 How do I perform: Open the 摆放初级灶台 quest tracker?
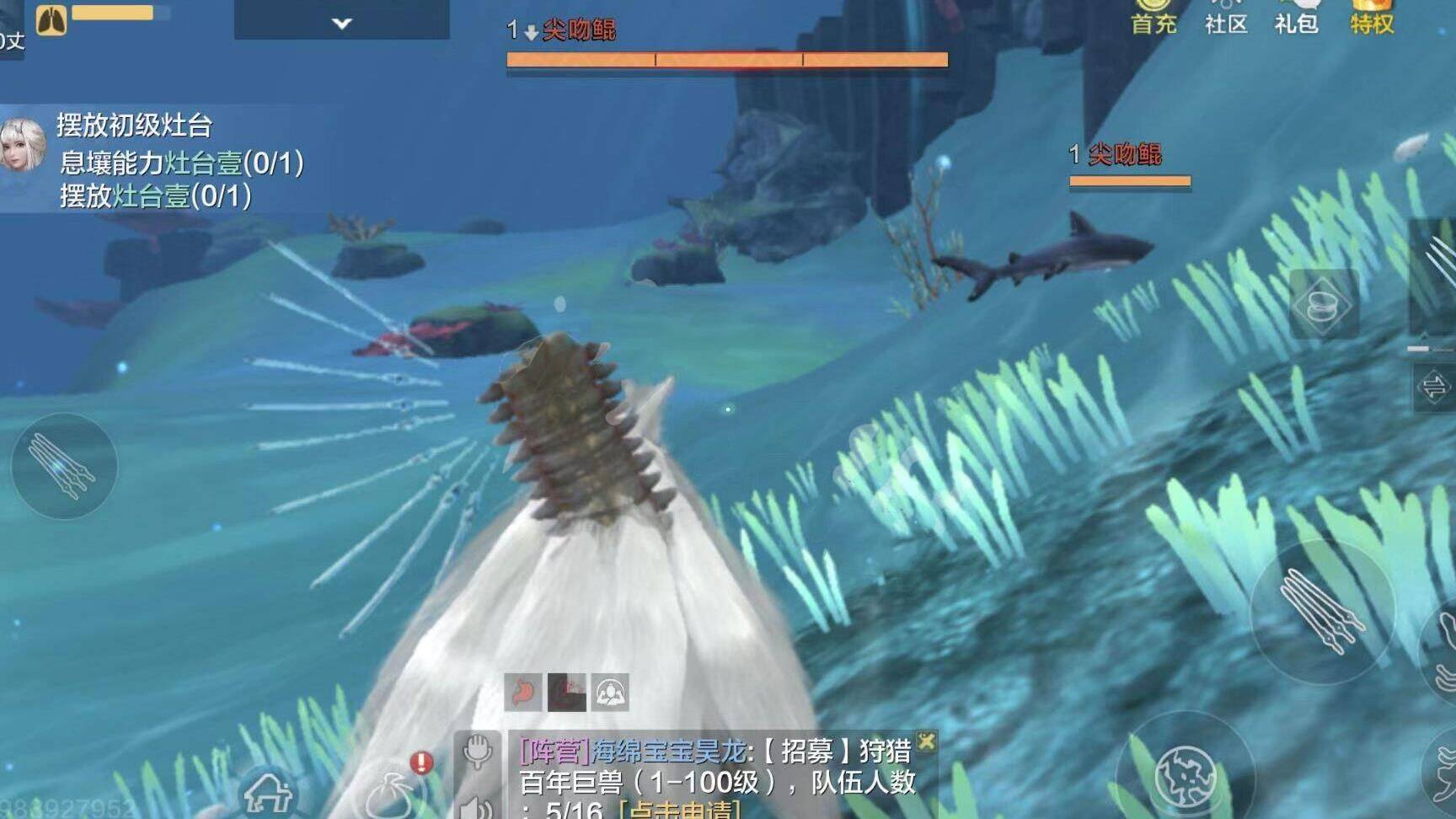pyautogui.click(x=135, y=126)
